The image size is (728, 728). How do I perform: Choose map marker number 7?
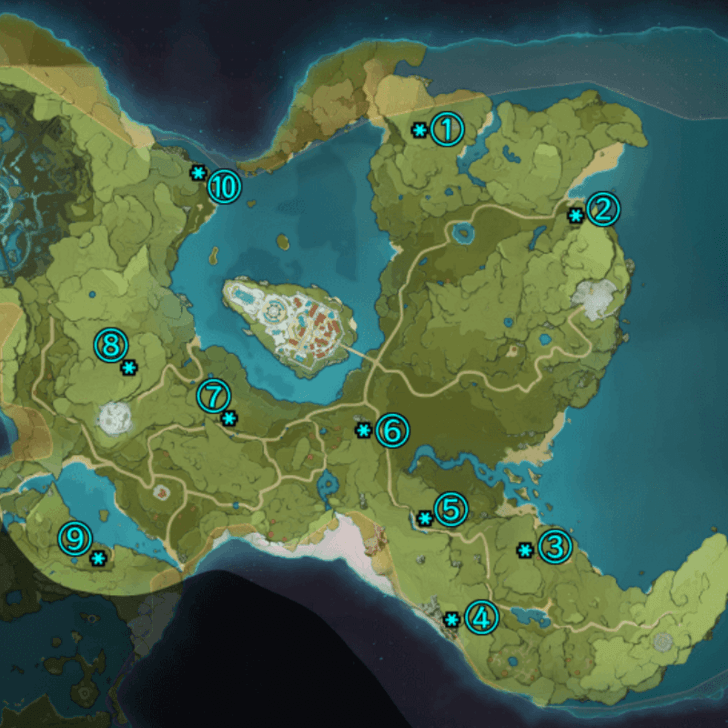(x=213, y=396)
